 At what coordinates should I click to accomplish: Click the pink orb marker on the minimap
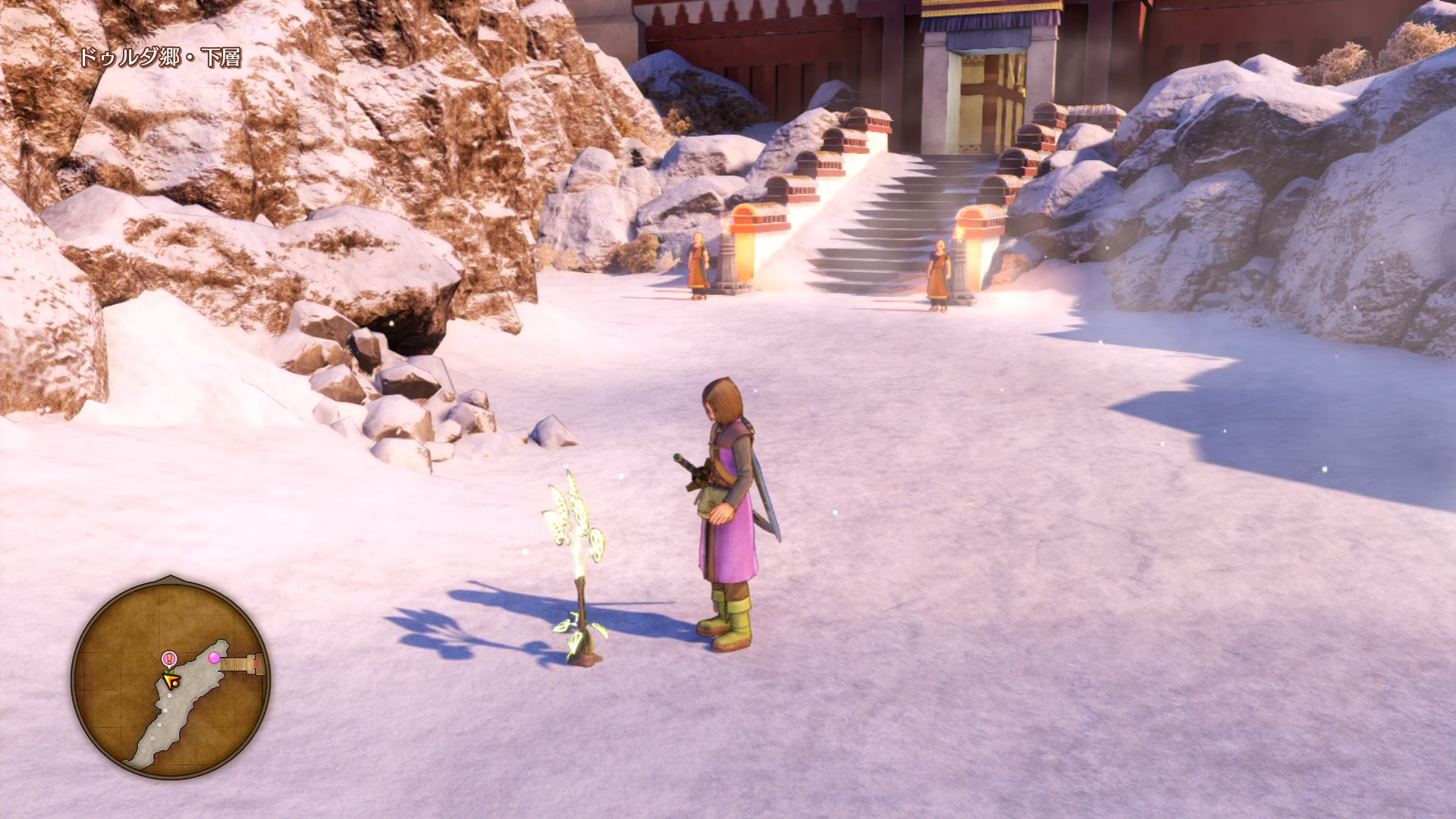click(x=215, y=657)
